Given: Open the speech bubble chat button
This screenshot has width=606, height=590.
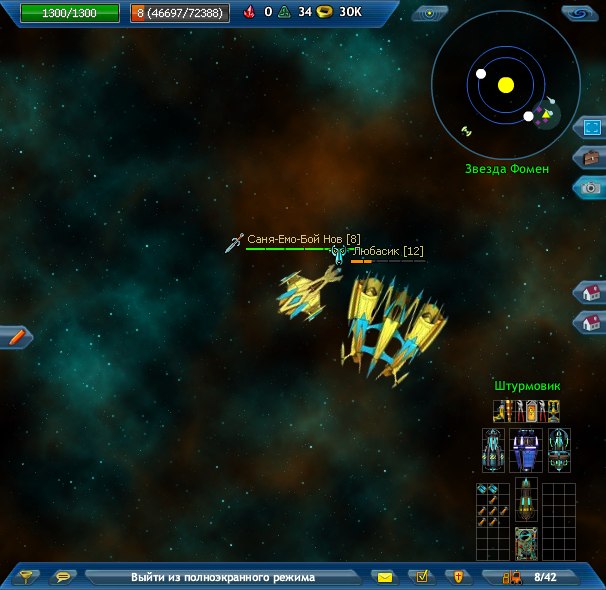Looking at the screenshot, I should coord(64,577).
